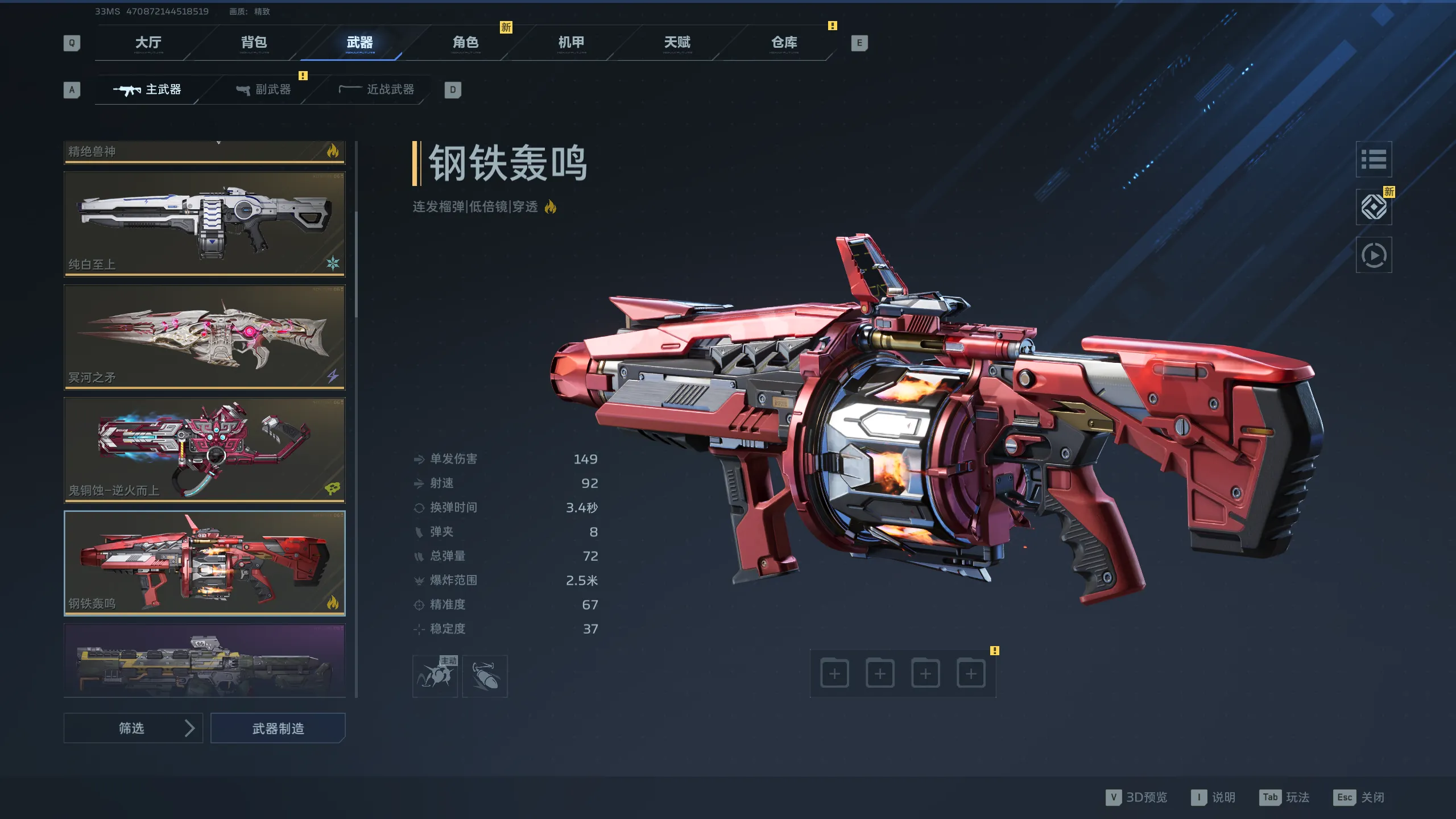This screenshot has height=819, width=1456.
Task: Click the play preview circle icon
Action: click(x=1374, y=255)
